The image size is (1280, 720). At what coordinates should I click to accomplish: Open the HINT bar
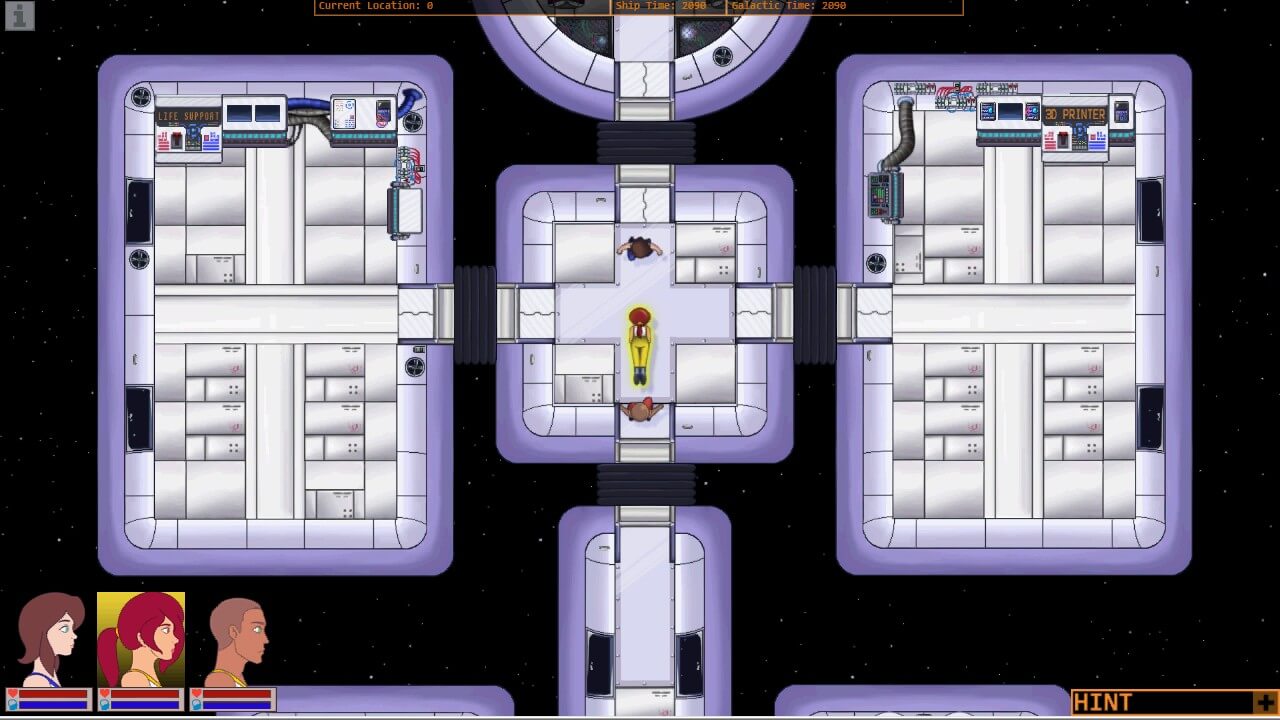tap(1160, 702)
